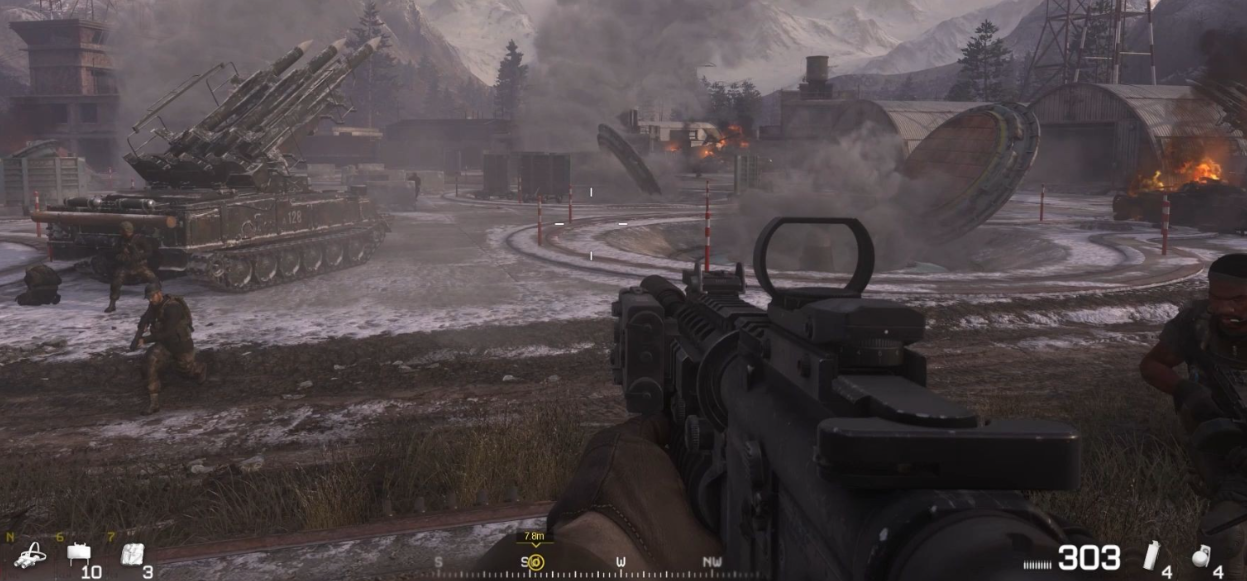Select the night vision goggles icon
1247x581 pixels.
pyautogui.click(x=29, y=553)
